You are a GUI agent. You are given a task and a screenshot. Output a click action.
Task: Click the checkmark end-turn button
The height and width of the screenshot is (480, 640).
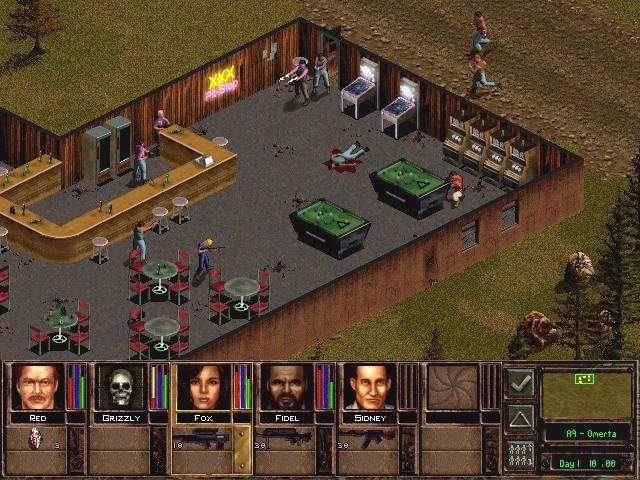pos(519,382)
